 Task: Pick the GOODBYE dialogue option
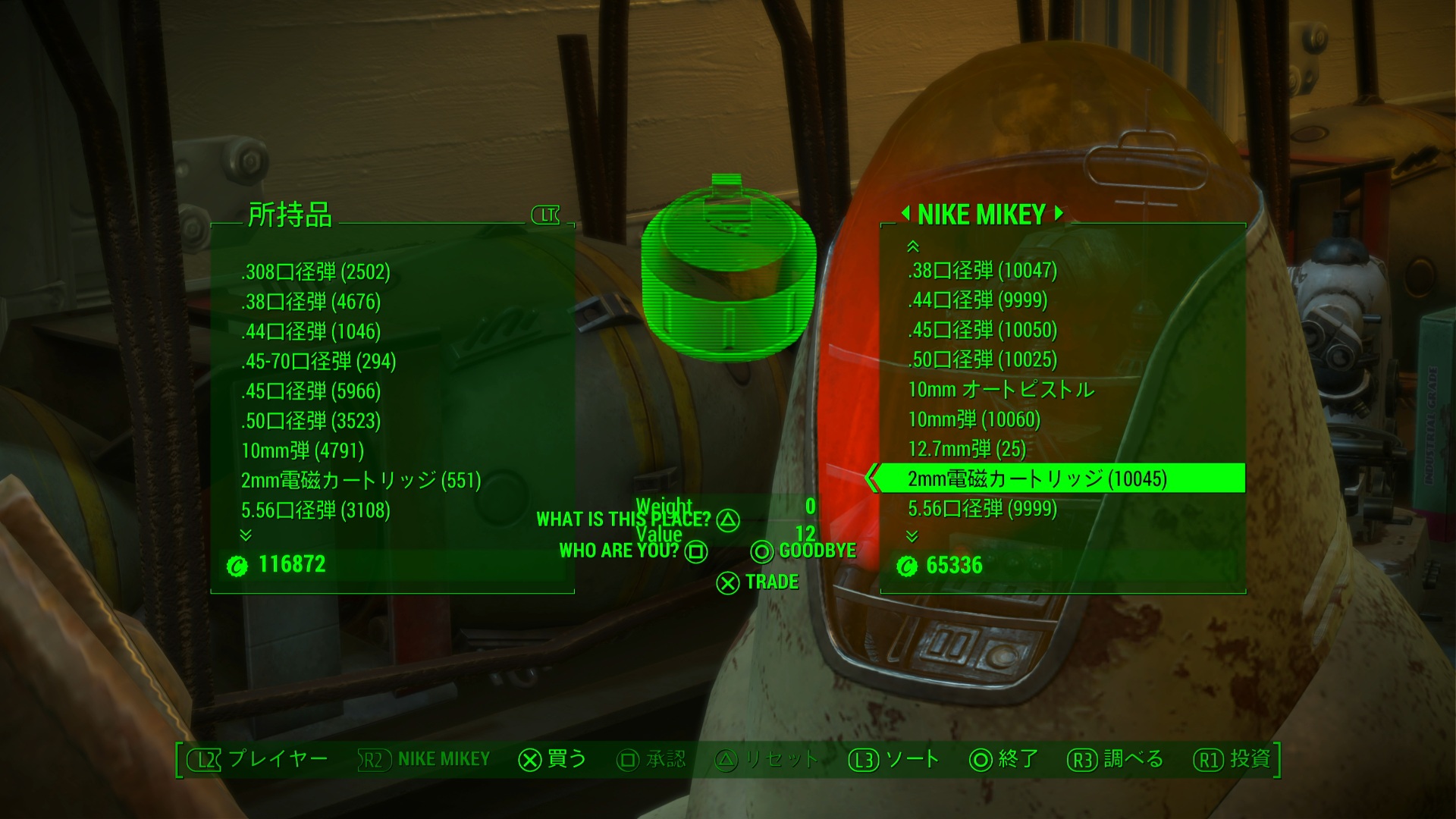click(x=804, y=551)
